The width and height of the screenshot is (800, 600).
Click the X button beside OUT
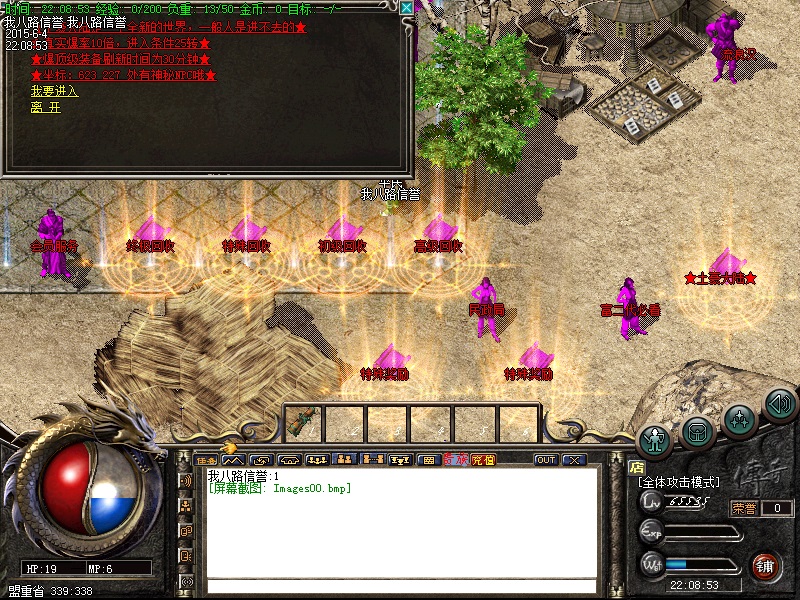(x=574, y=460)
